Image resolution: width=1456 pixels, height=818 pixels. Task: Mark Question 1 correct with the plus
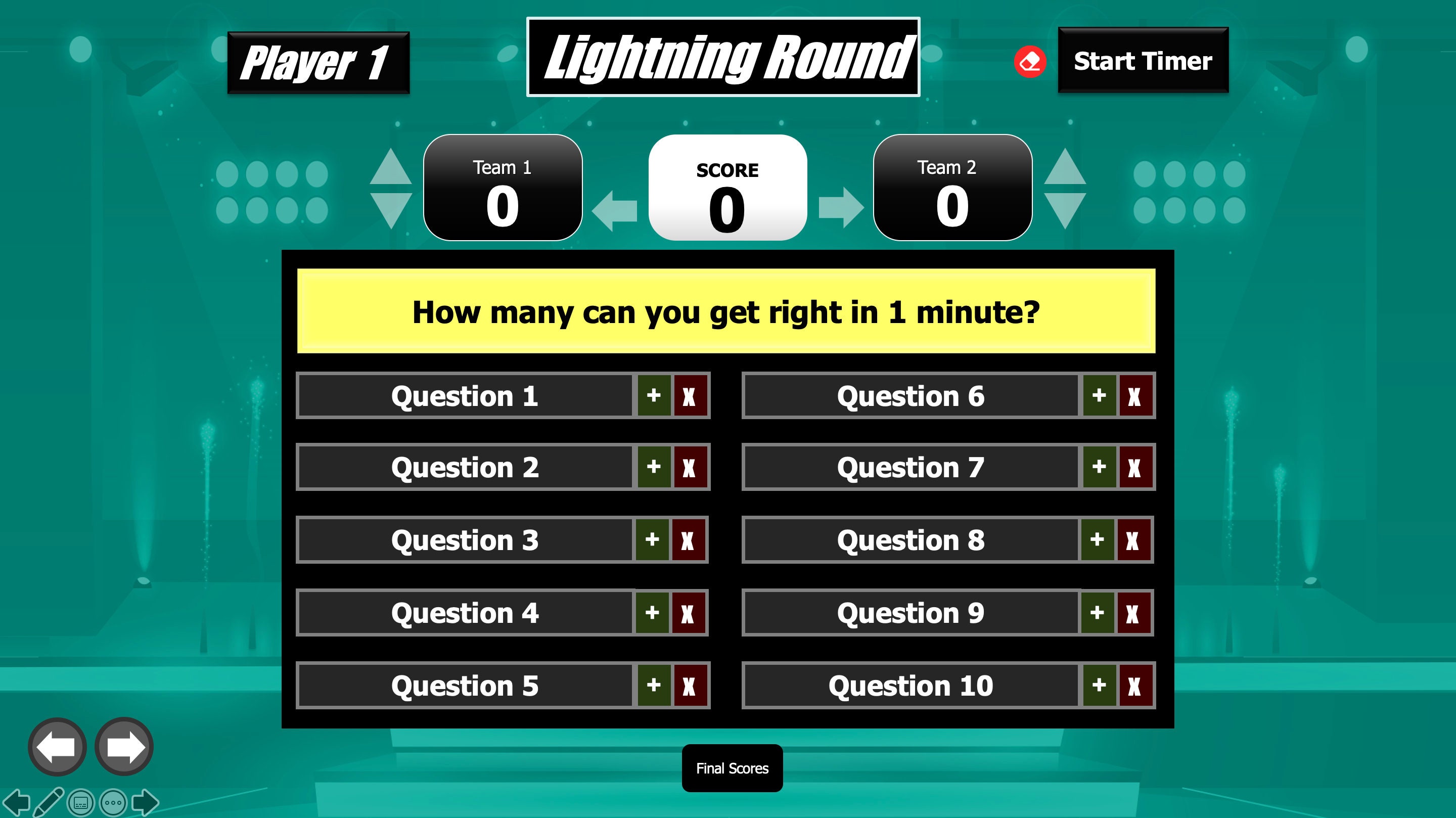coord(654,396)
